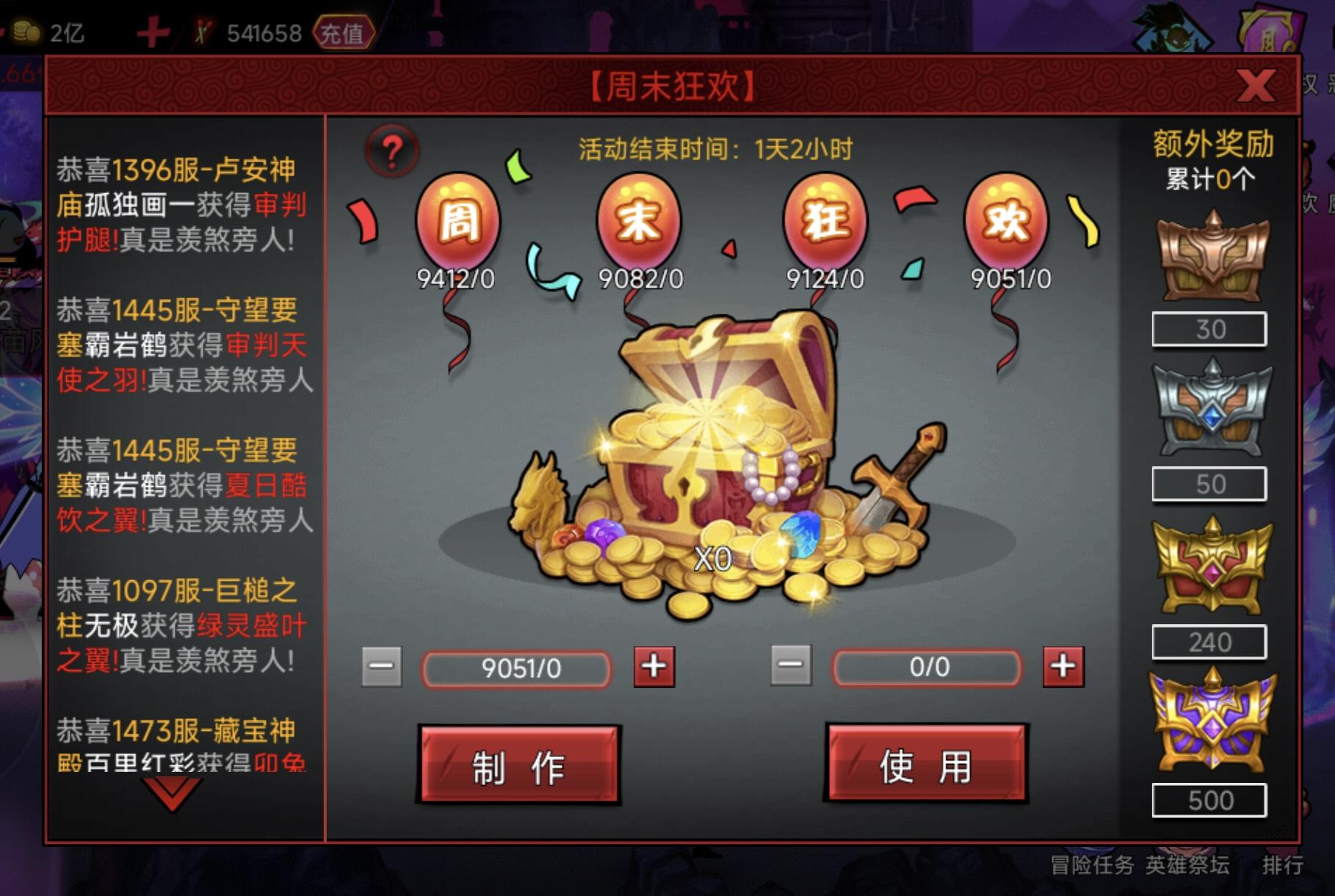Click the 9051/0 quantity input field

(x=515, y=668)
